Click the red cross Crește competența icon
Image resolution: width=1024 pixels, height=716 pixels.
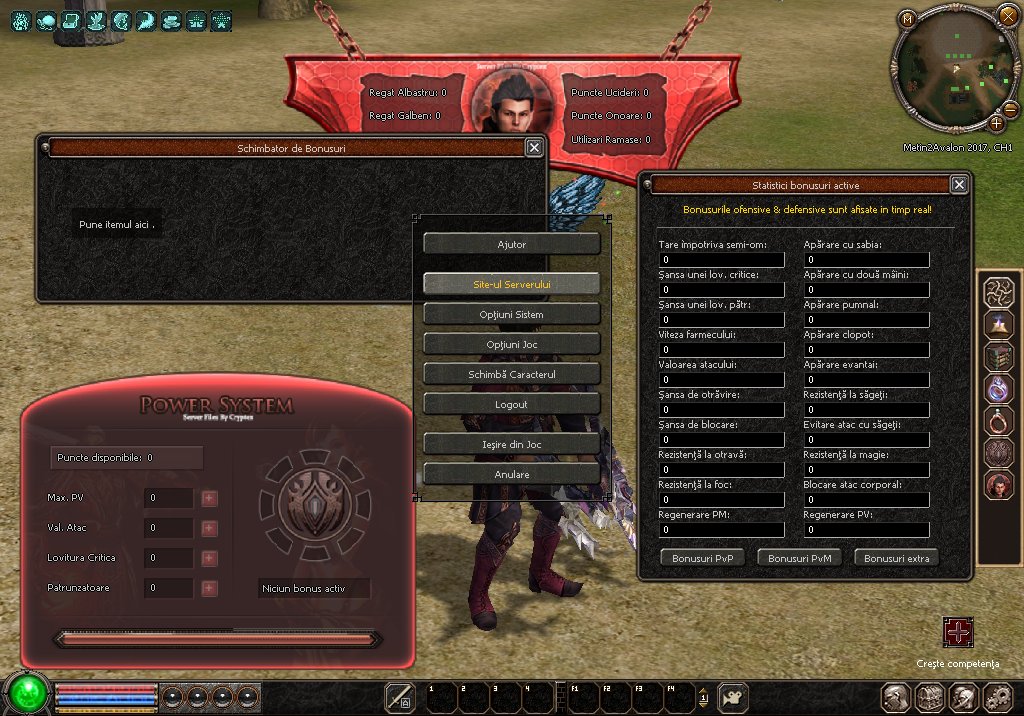[958, 632]
